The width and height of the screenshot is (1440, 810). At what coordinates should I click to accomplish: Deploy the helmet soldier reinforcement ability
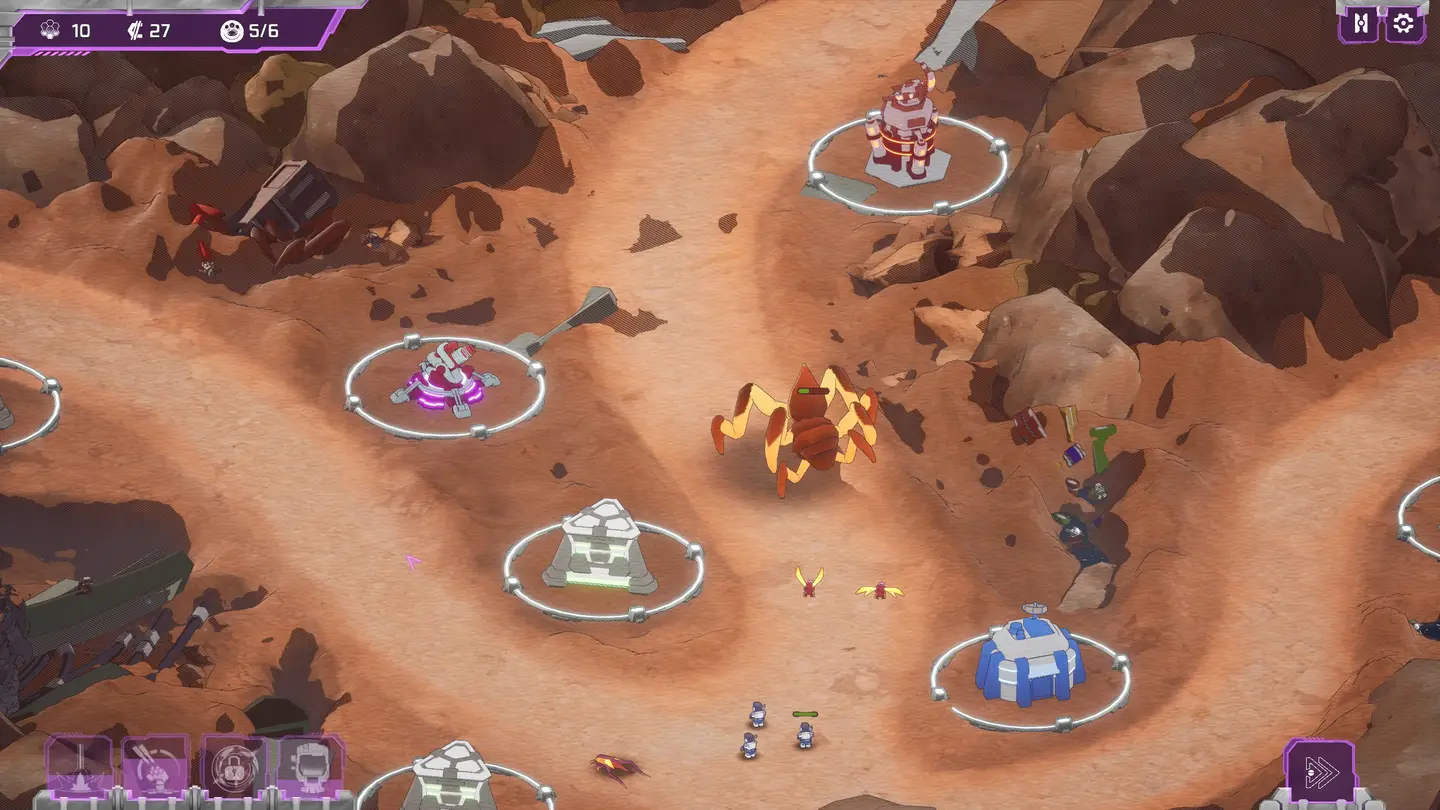point(310,768)
